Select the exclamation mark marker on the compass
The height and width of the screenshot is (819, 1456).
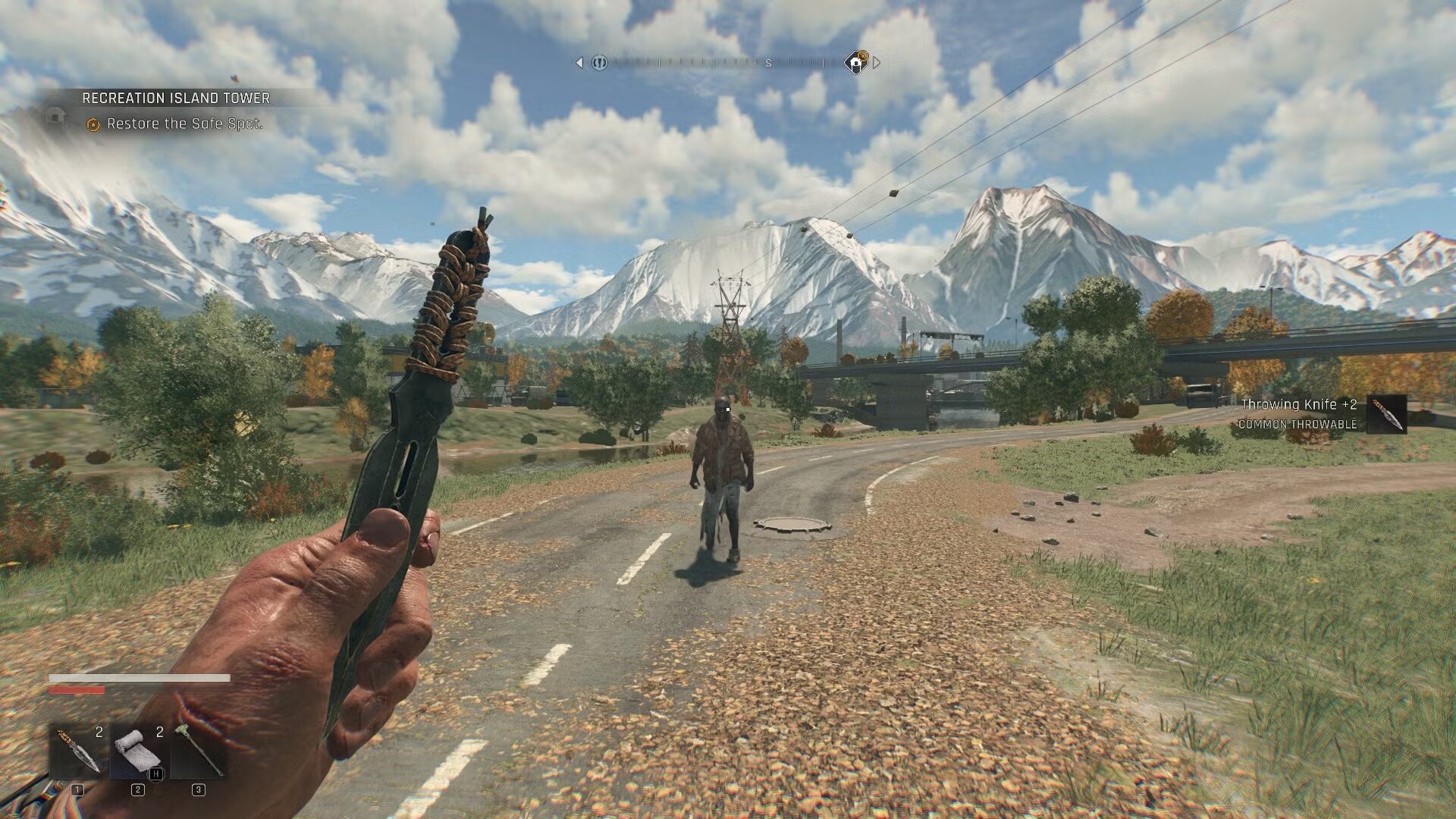(599, 63)
